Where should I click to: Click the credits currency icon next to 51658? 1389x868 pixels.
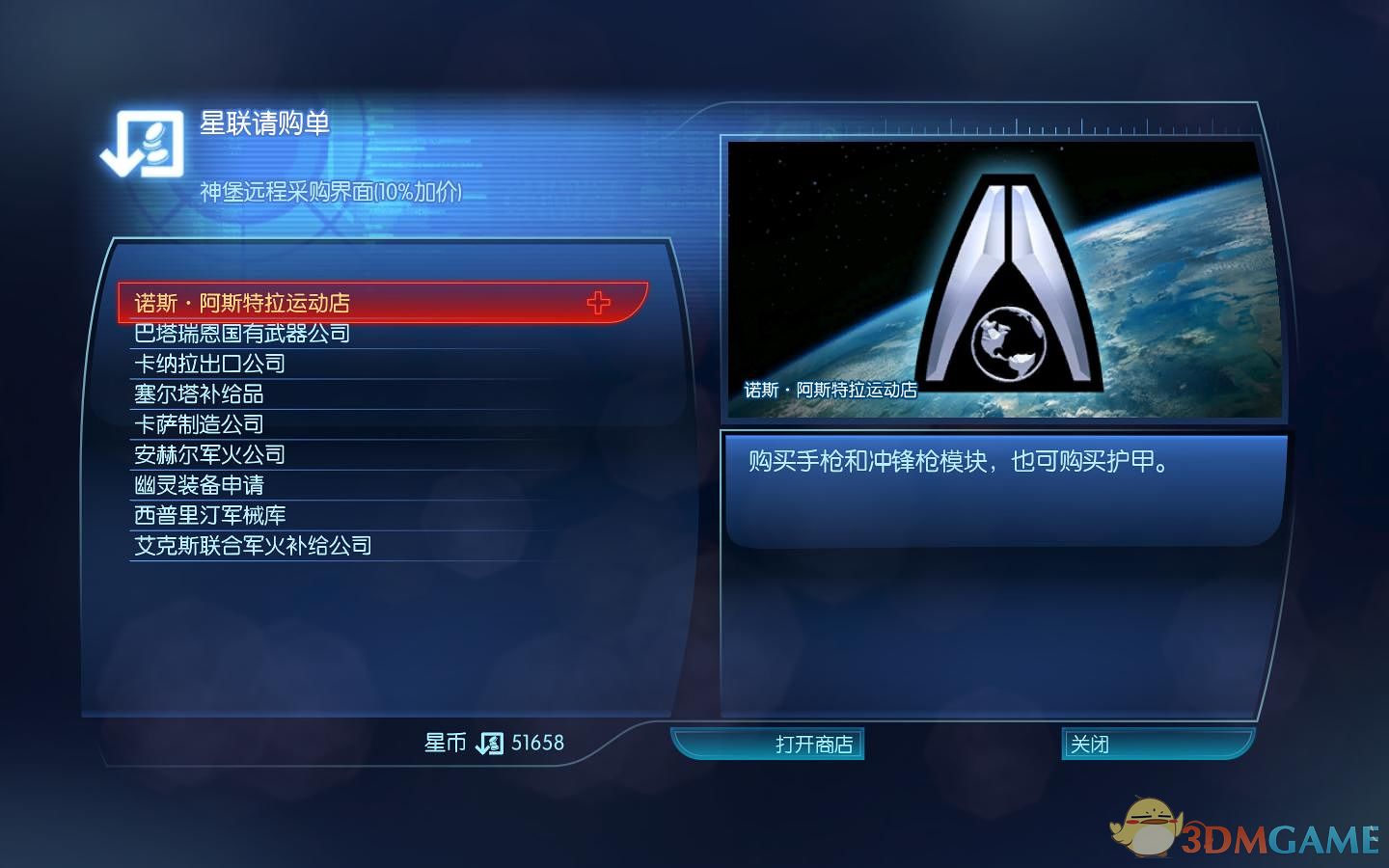point(490,744)
